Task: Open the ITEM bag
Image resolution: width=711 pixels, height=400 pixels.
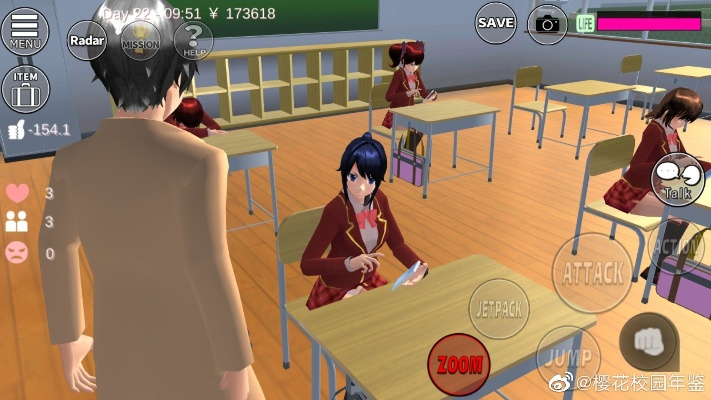Action: coord(25,90)
